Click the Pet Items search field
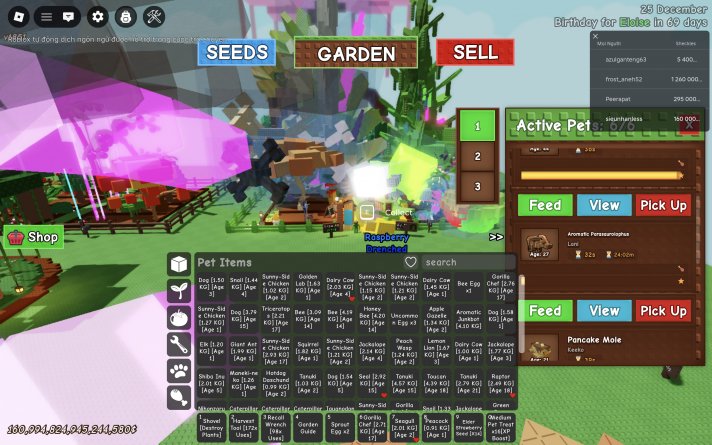 (464, 262)
